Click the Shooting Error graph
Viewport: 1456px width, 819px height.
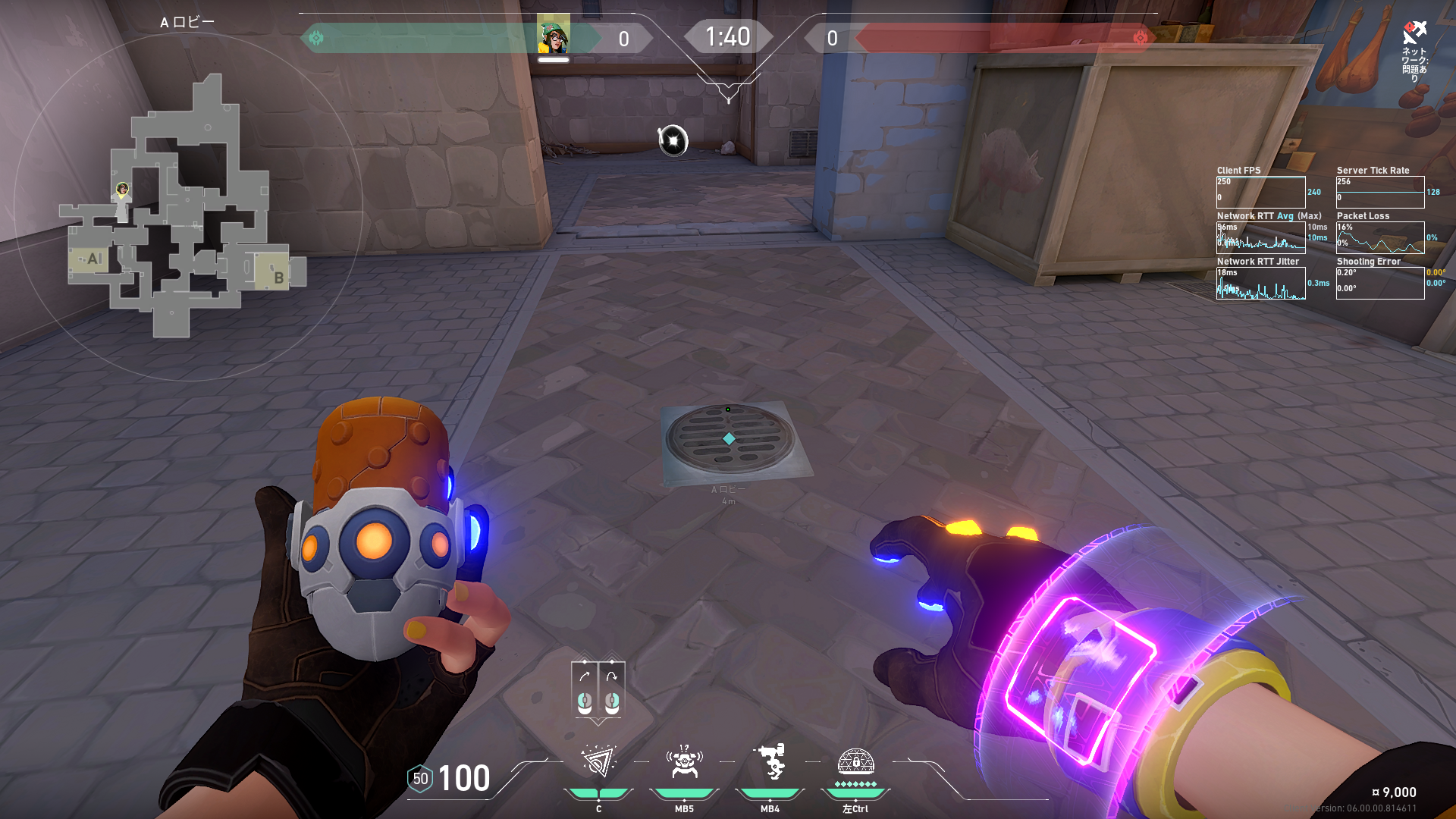[x=1379, y=283]
